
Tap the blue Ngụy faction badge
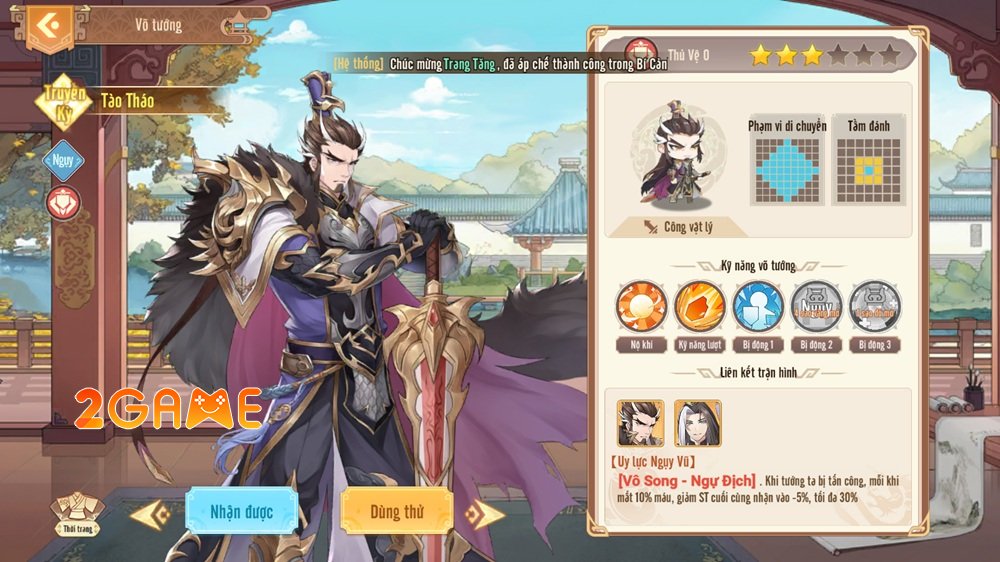pyautogui.click(x=65, y=160)
